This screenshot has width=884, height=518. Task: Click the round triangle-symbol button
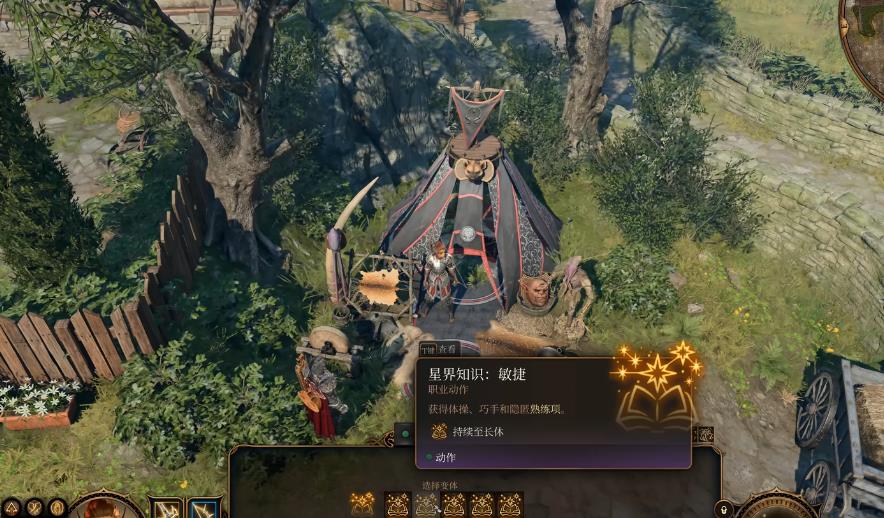(x=11, y=508)
